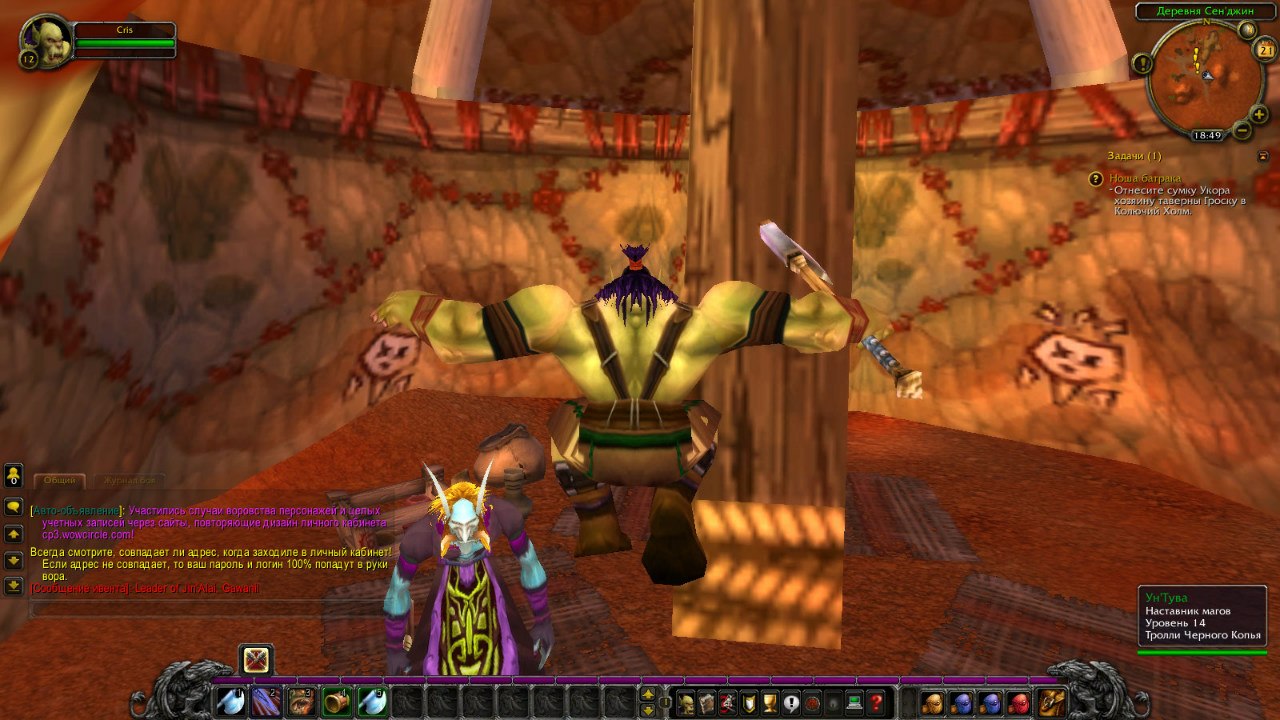The image size is (1280, 720).
Task: Click the minimap clock showing 18:49
Action: pos(1207,135)
